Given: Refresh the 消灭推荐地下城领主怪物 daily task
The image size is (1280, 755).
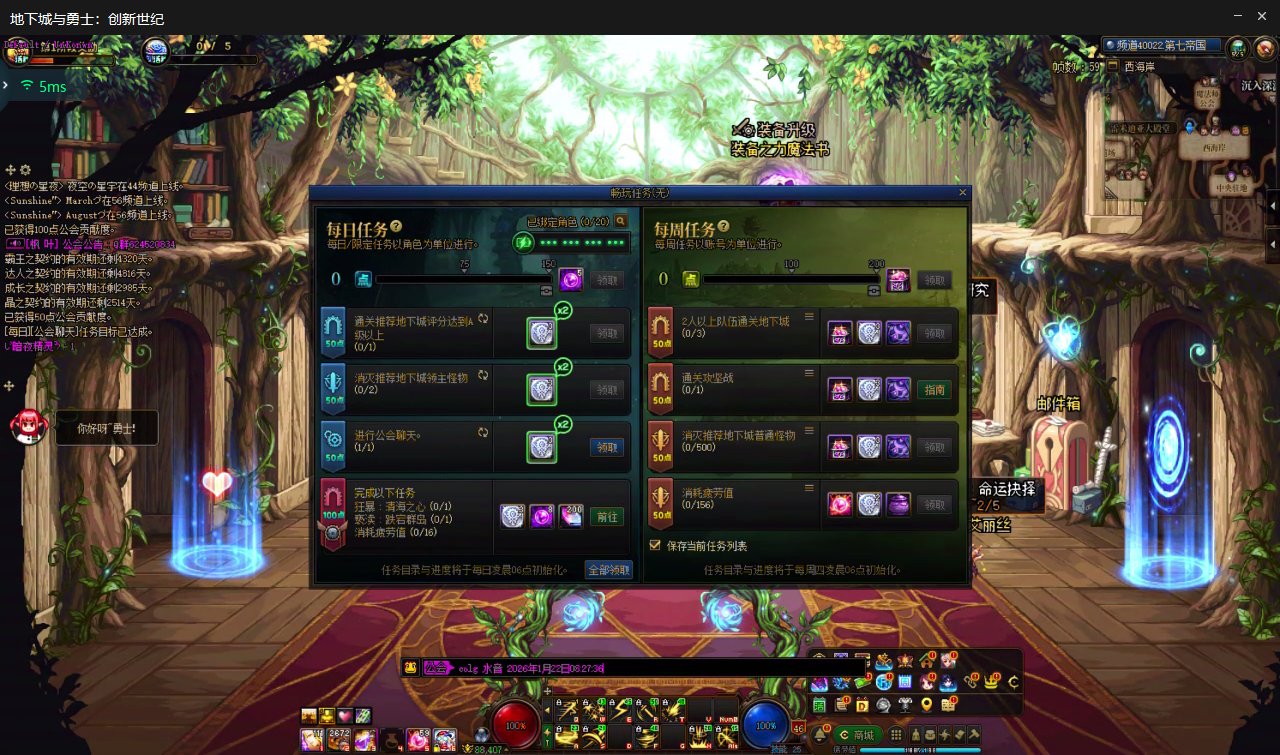Looking at the screenshot, I should [481, 376].
